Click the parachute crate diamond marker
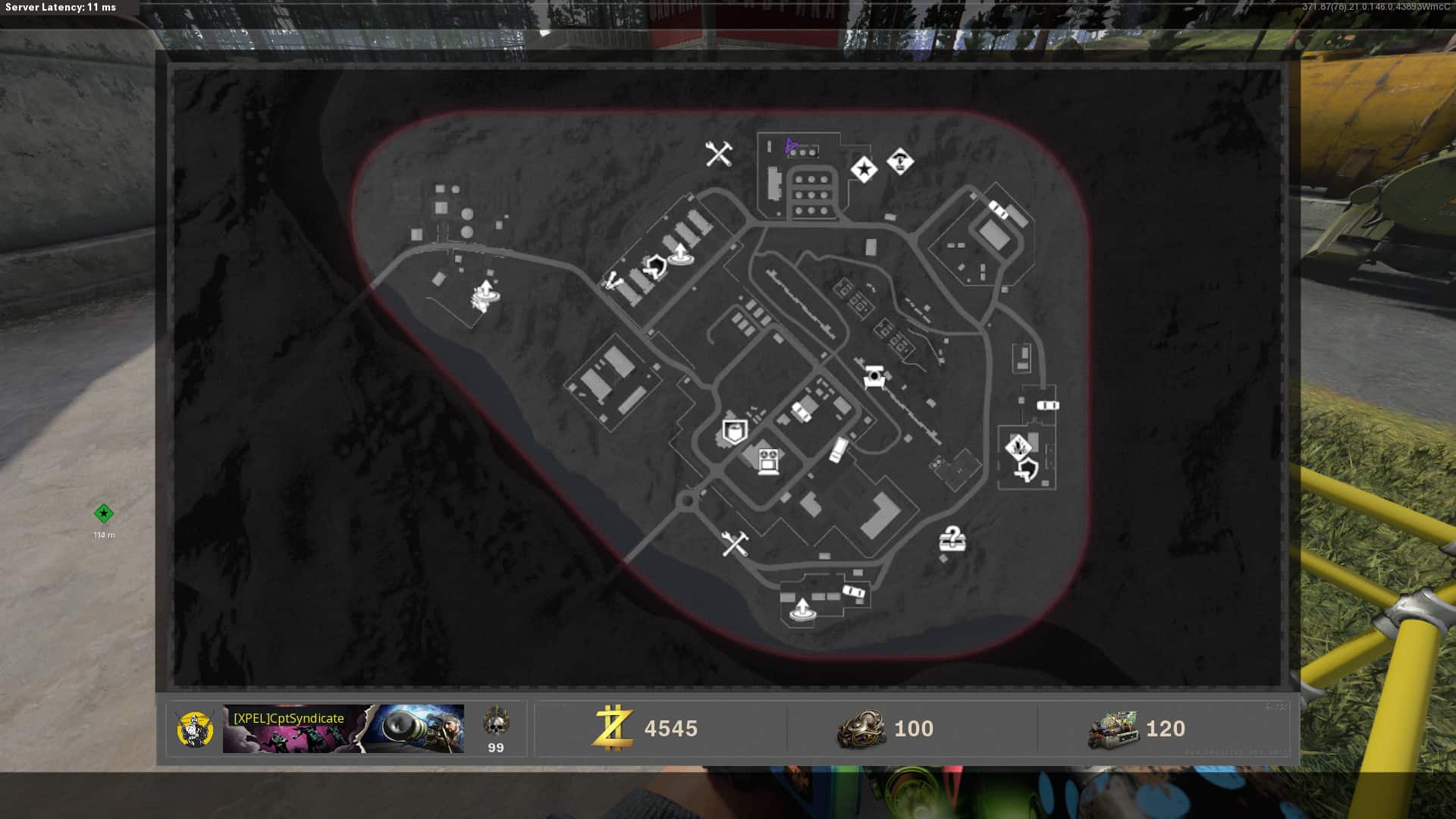 coord(900,161)
